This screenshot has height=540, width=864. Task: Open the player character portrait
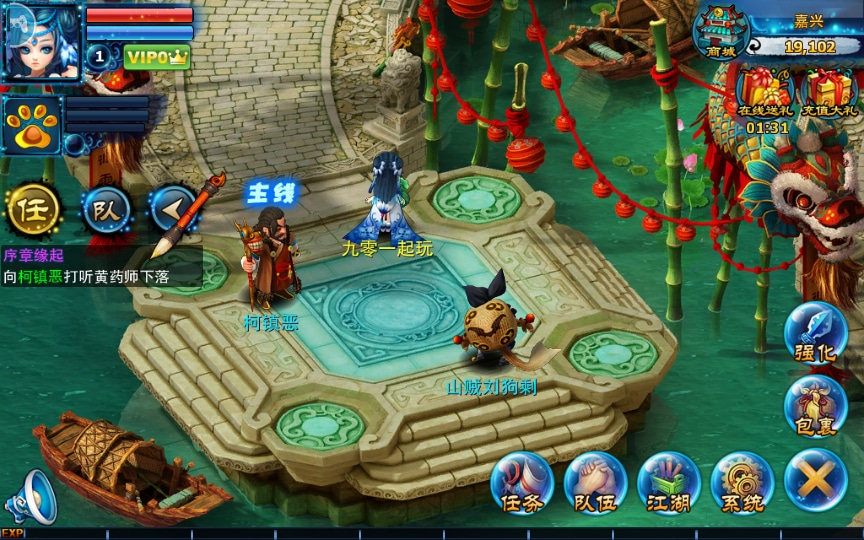tap(42, 42)
